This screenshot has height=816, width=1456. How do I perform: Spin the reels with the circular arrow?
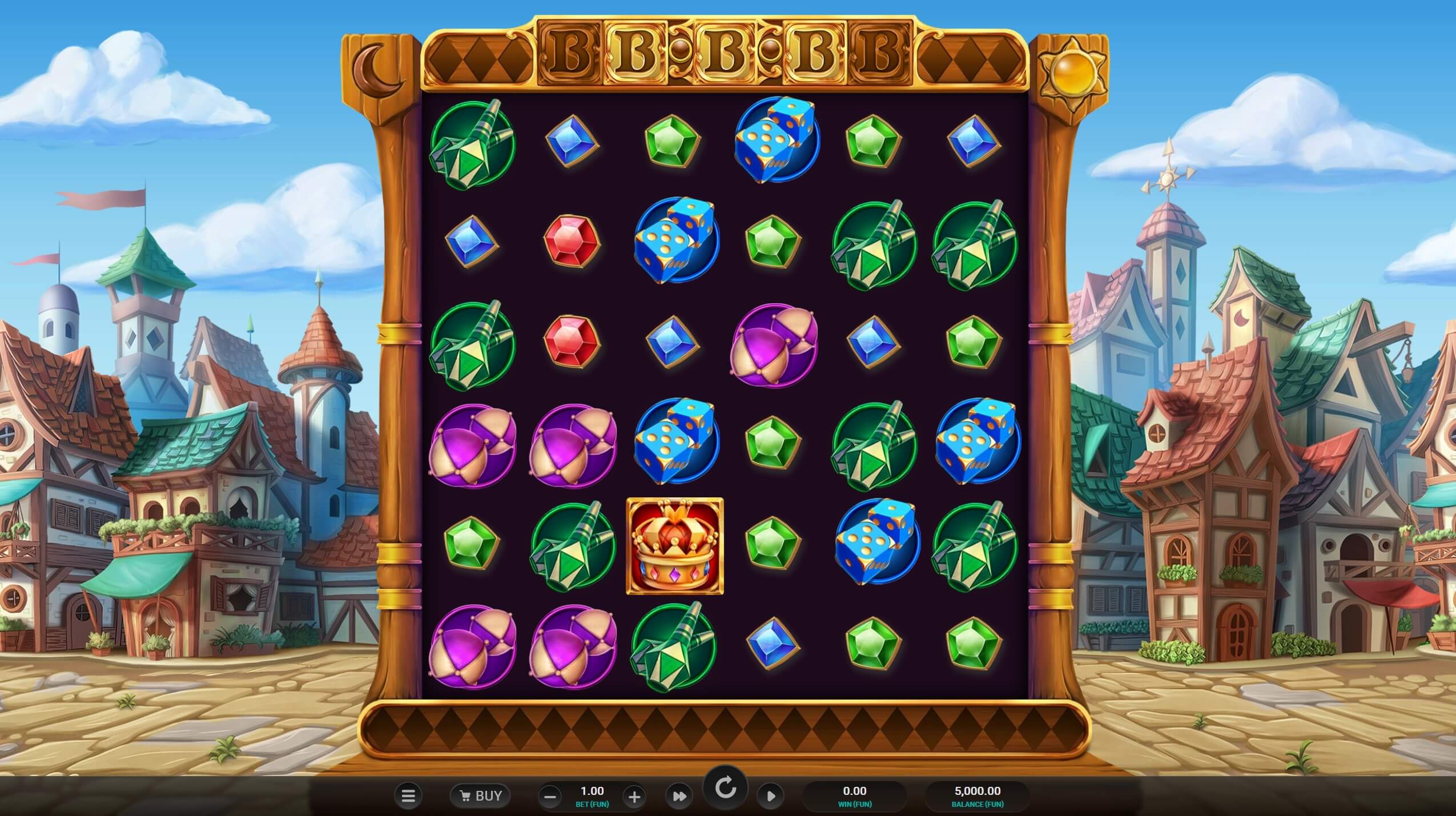tap(725, 789)
